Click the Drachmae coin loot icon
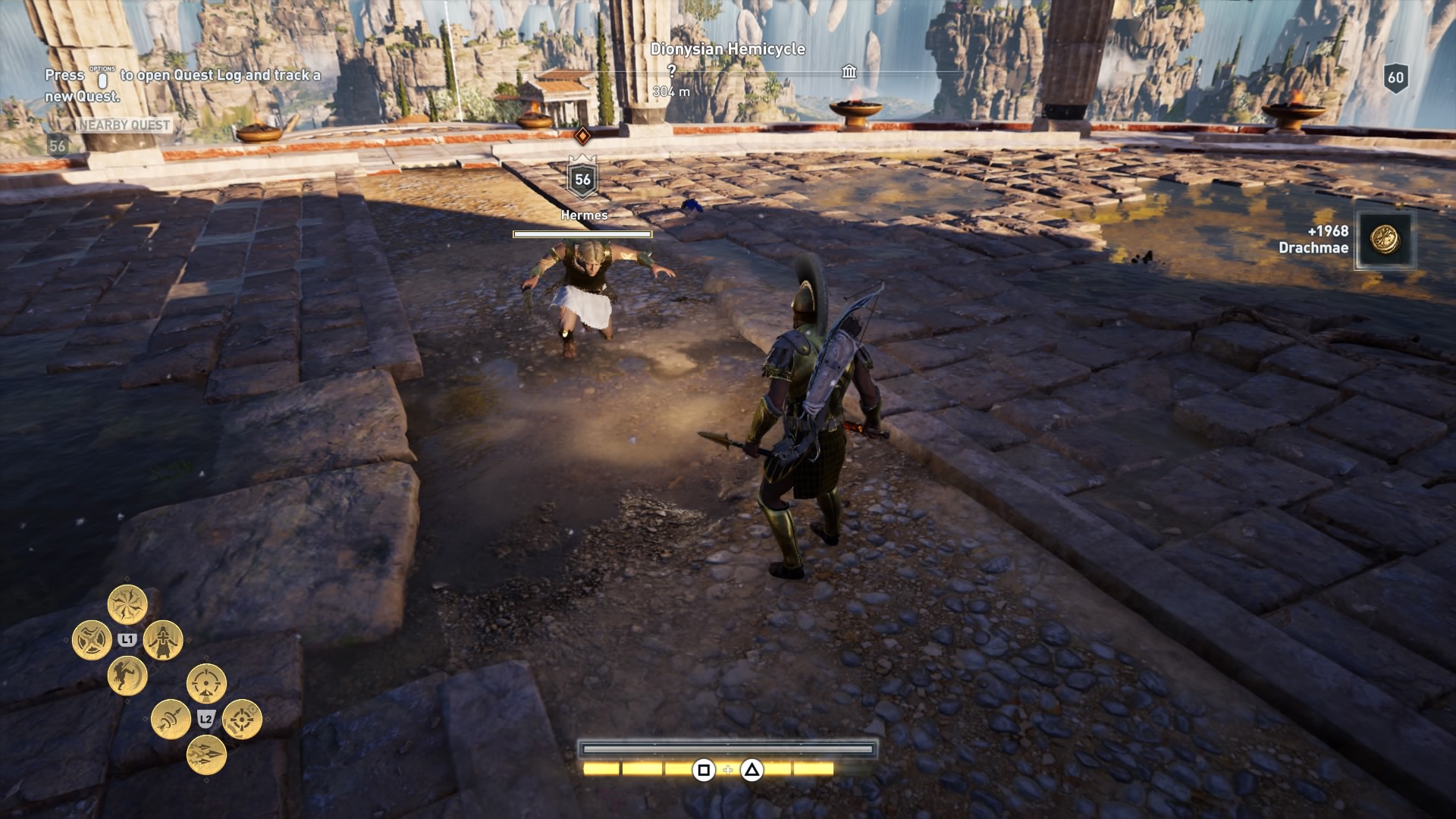The height and width of the screenshot is (819, 1456). [x=1385, y=240]
